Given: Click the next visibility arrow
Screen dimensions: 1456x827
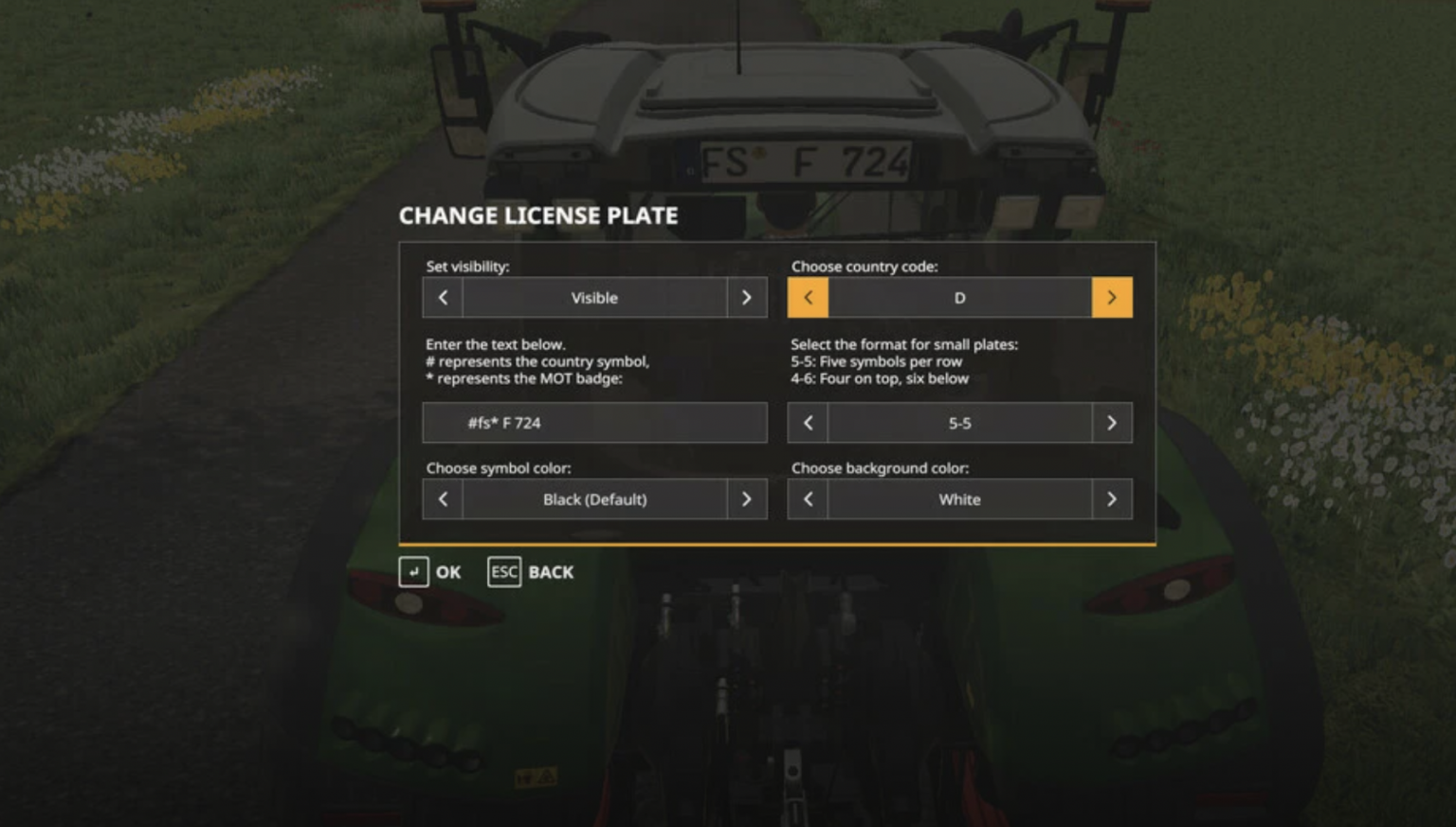Looking at the screenshot, I should [747, 298].
